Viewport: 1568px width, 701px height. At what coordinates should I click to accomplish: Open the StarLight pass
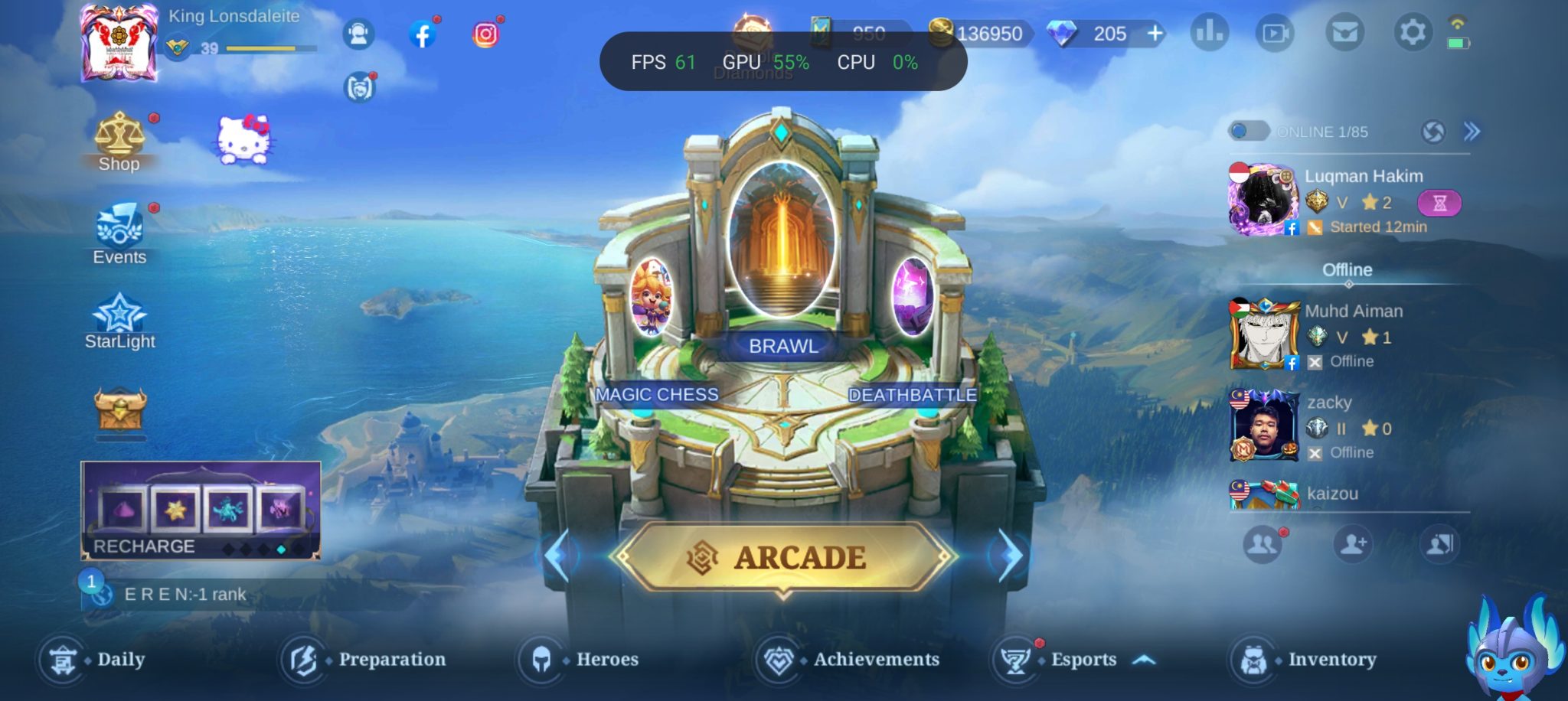119,321
